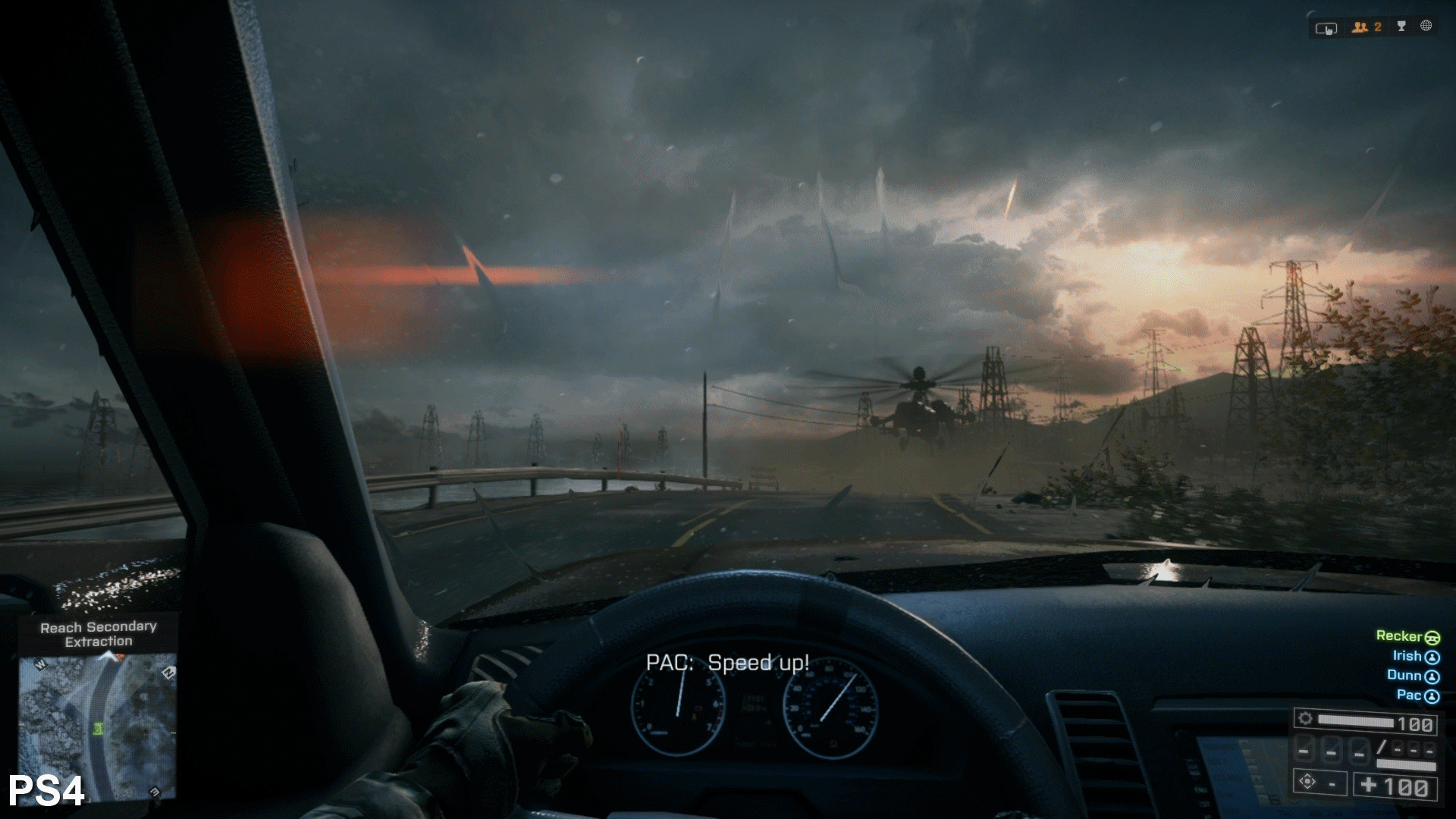Screen dimensions: 1456x819
Task: Click the passenger seat icon beside Pac
Action: pos(1432,695)
